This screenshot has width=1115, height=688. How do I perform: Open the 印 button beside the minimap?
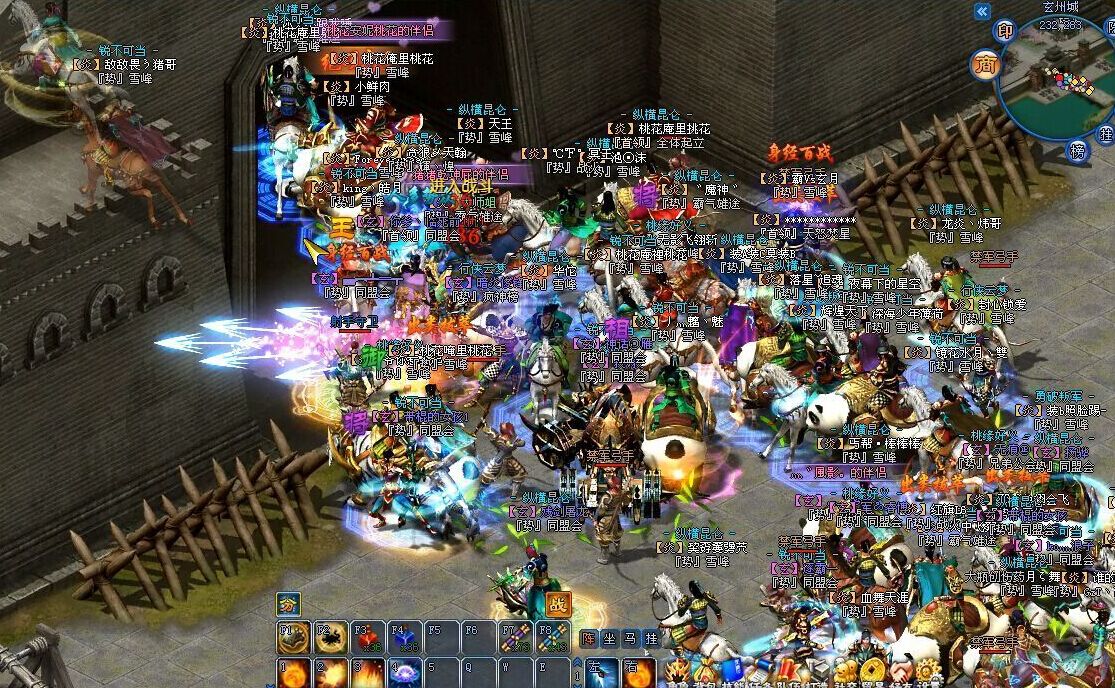1005,31
